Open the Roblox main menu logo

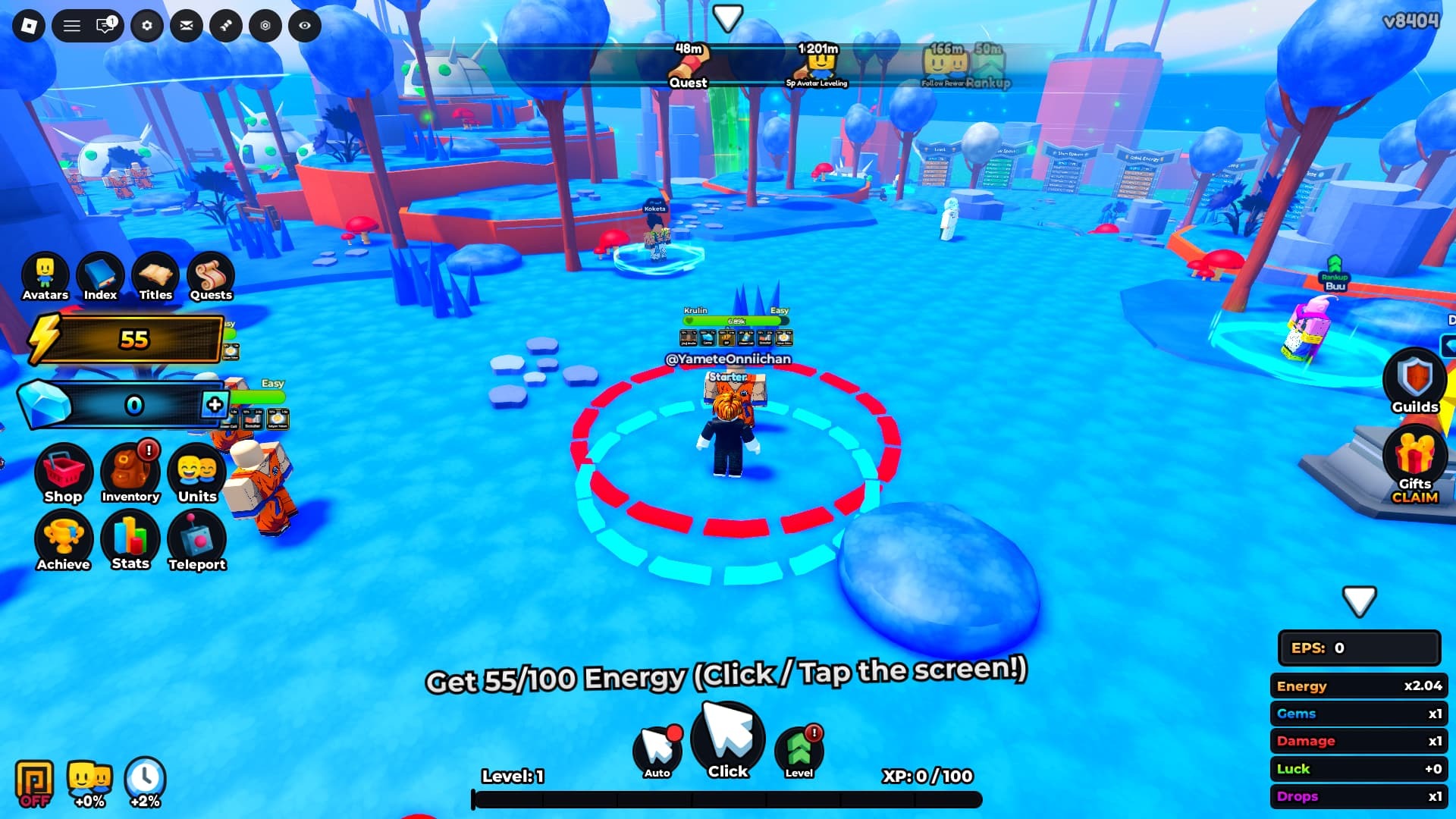pos(29,26)
